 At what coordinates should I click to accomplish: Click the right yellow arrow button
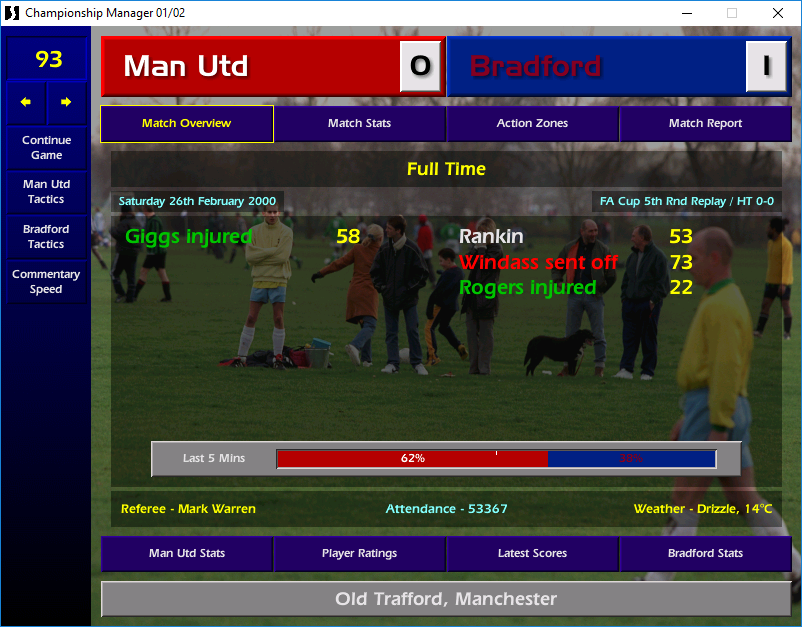66,102
